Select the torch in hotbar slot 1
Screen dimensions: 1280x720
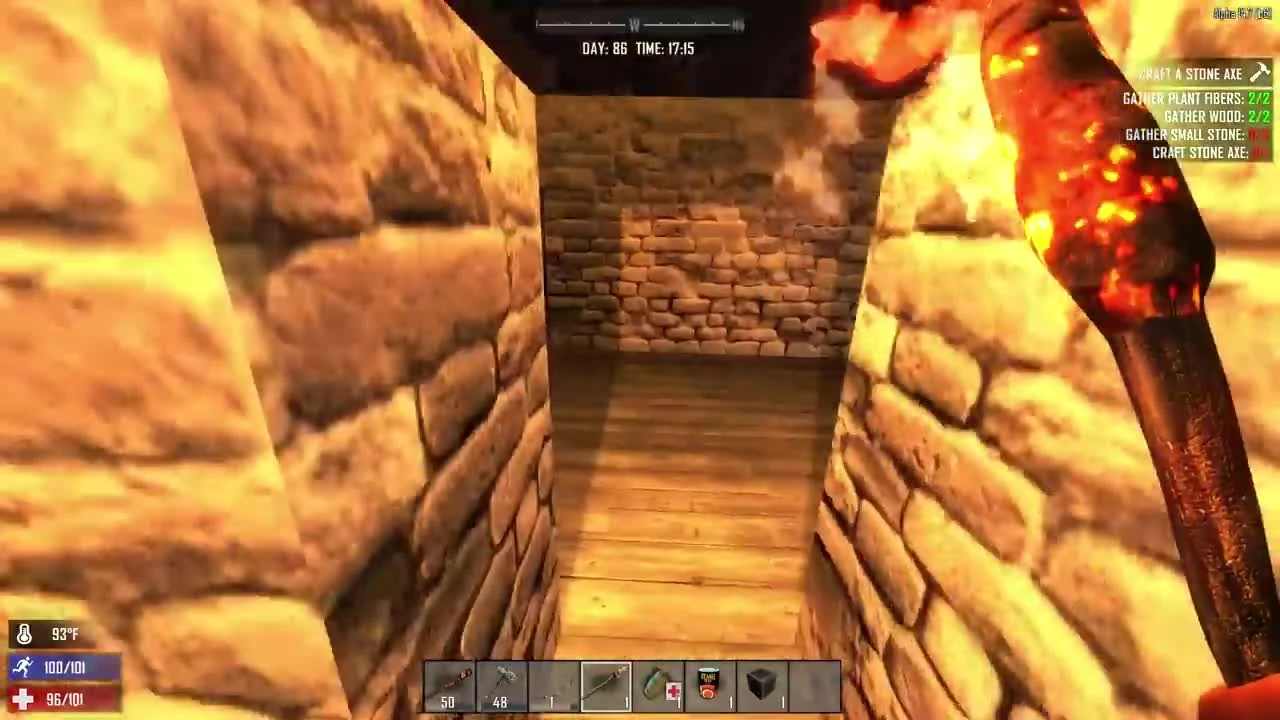[x=448, y=685]
